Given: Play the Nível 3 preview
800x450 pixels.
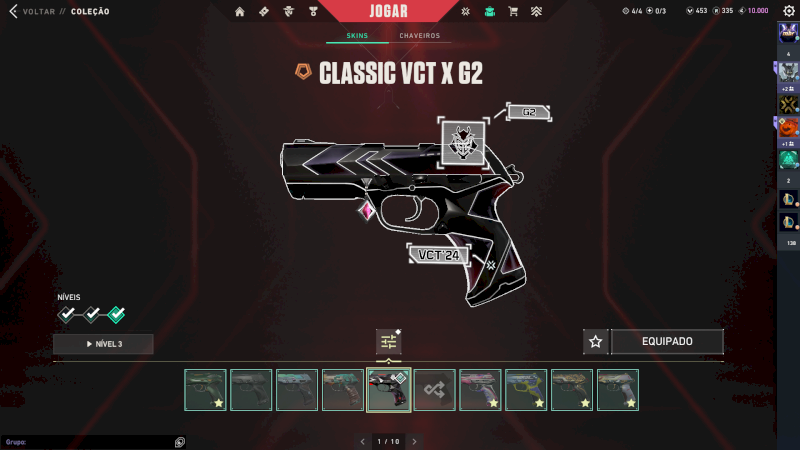Looking at the screenshot, I should pyautogui.click(x=103, y=344).
